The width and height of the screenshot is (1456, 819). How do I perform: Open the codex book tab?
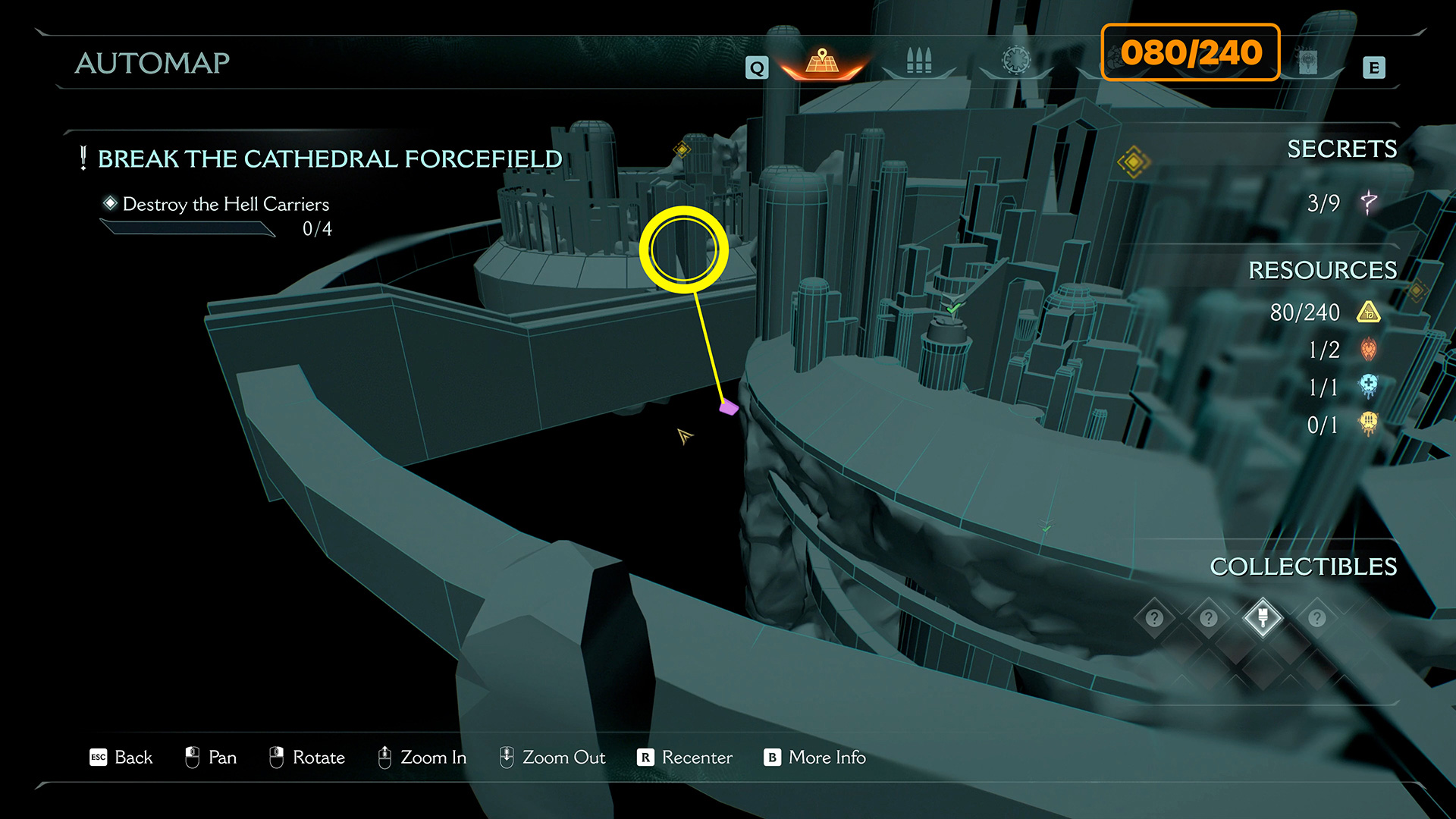click(1307, 62)
